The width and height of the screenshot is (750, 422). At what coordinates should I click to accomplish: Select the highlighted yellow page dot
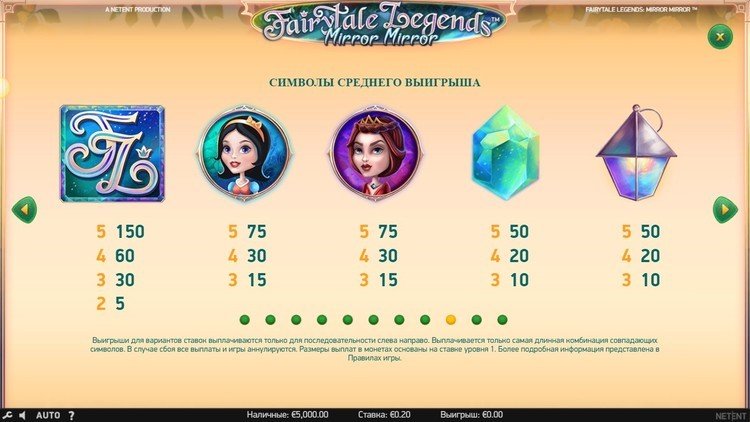(x=450, y=320)
